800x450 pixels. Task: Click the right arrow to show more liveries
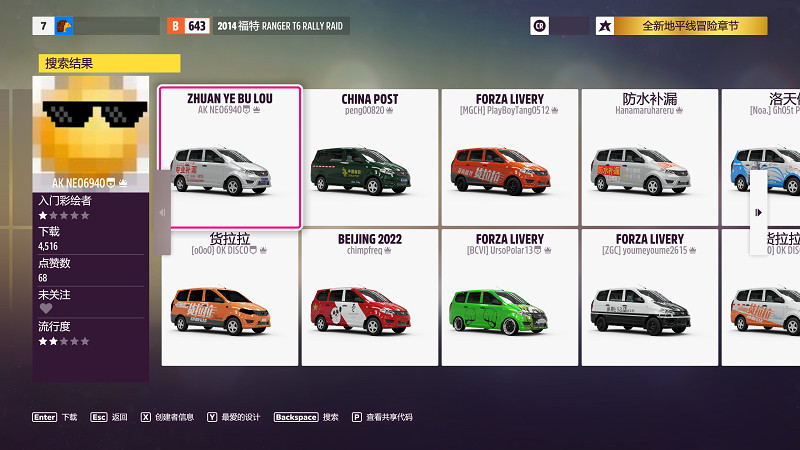[x=758, y=212]
